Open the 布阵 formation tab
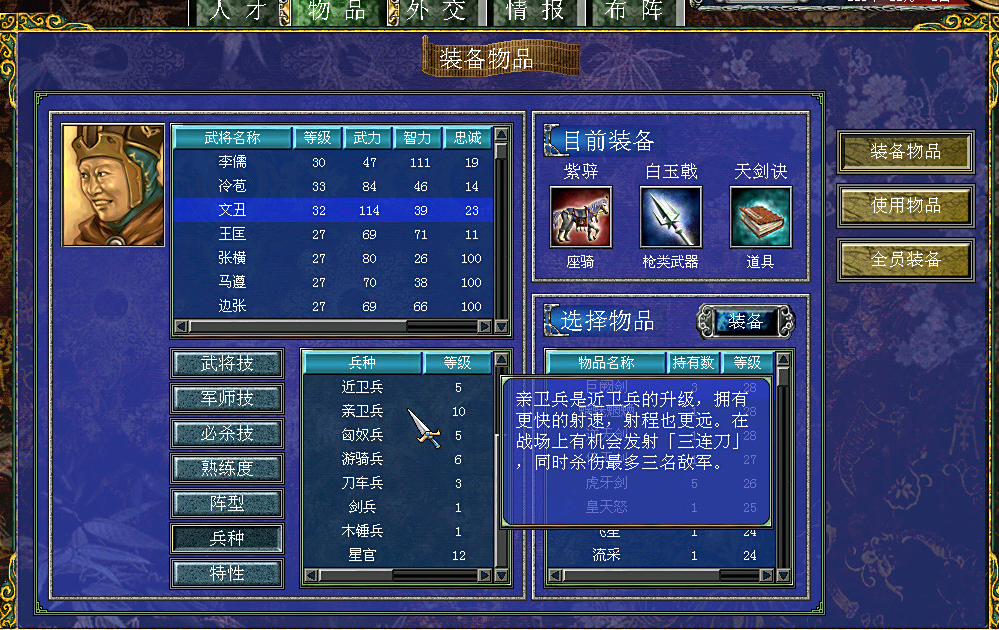The image size is (999, 630). coord(634,12)
